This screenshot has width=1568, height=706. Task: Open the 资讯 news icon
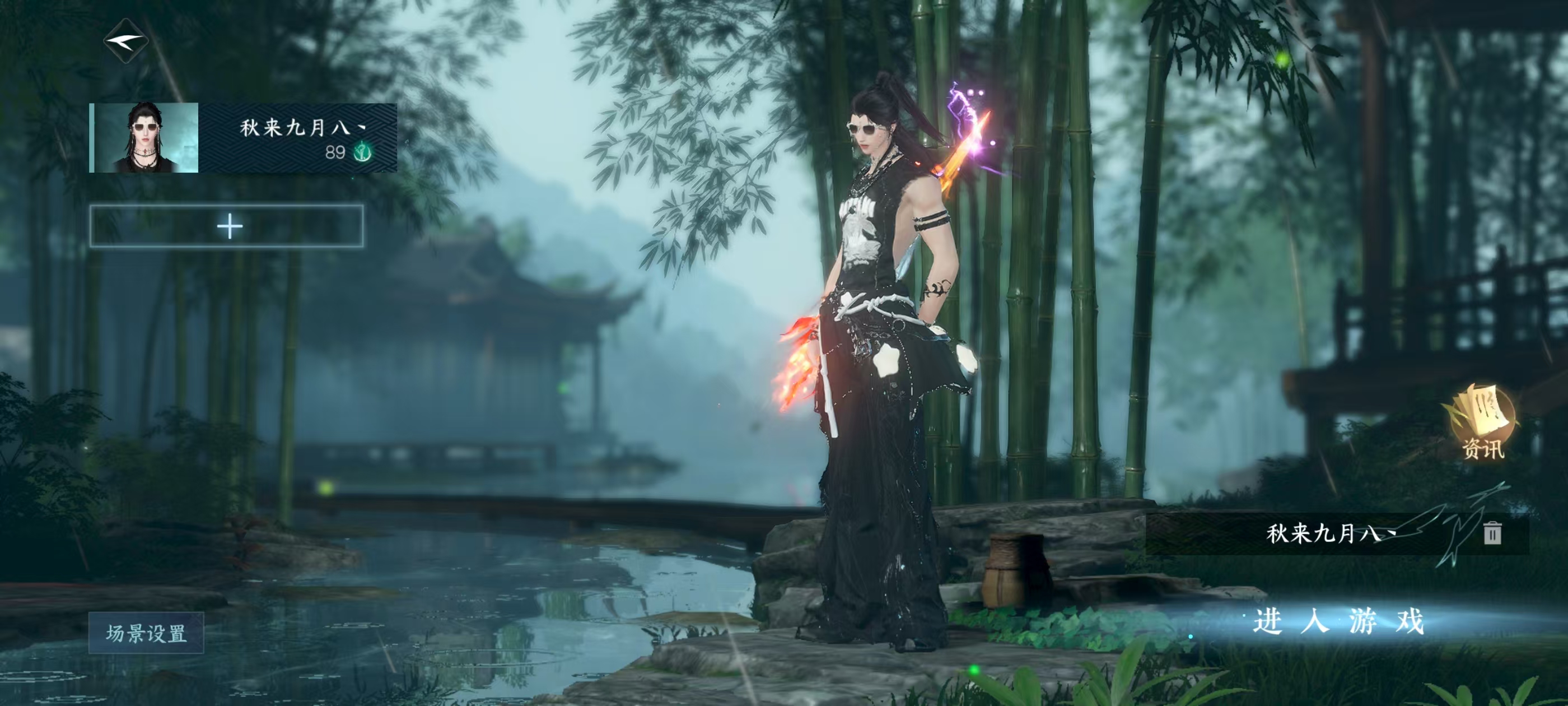click(x=1482, y=421)
